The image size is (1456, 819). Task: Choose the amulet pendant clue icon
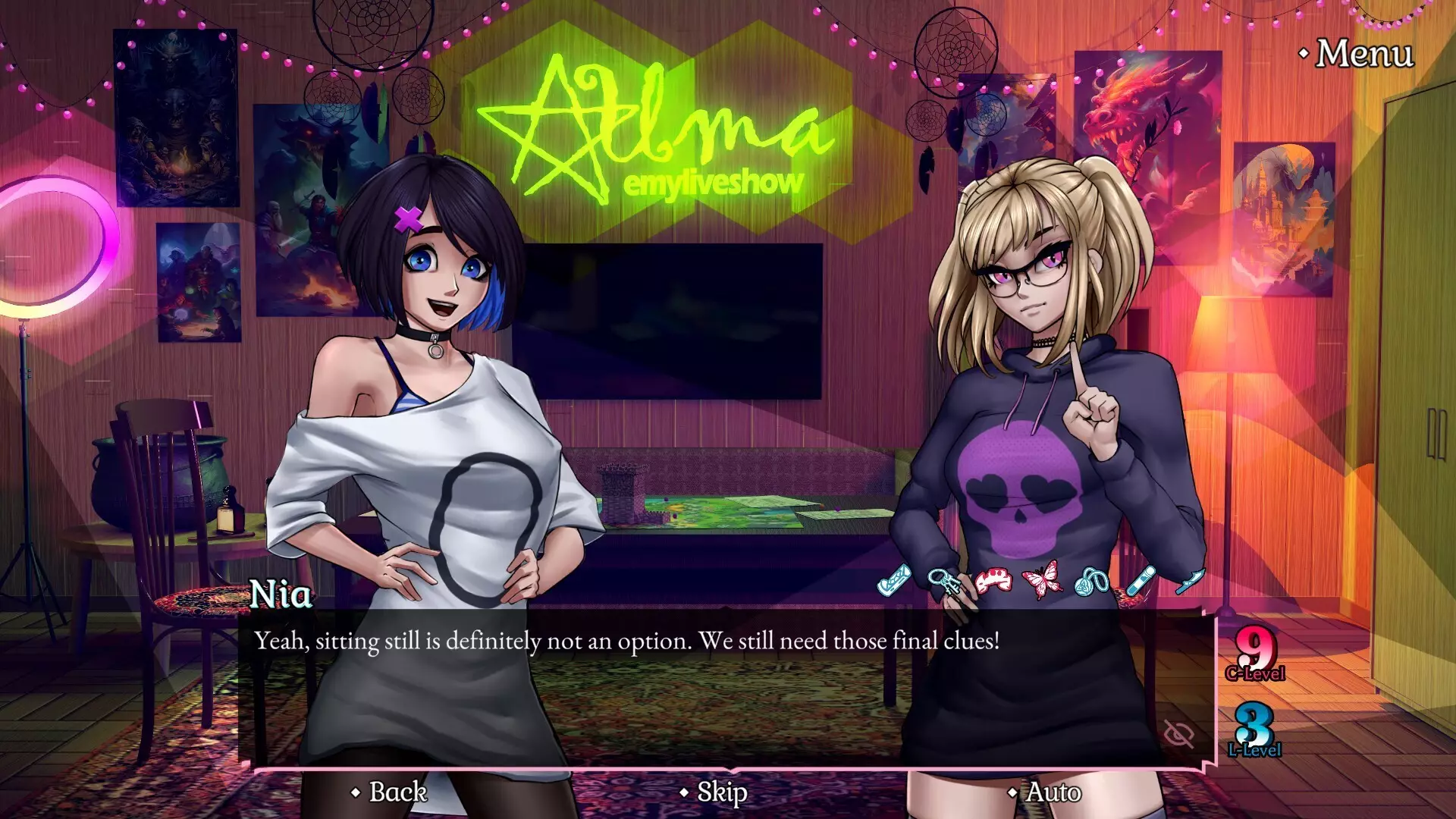click(x=1091, y=582)
